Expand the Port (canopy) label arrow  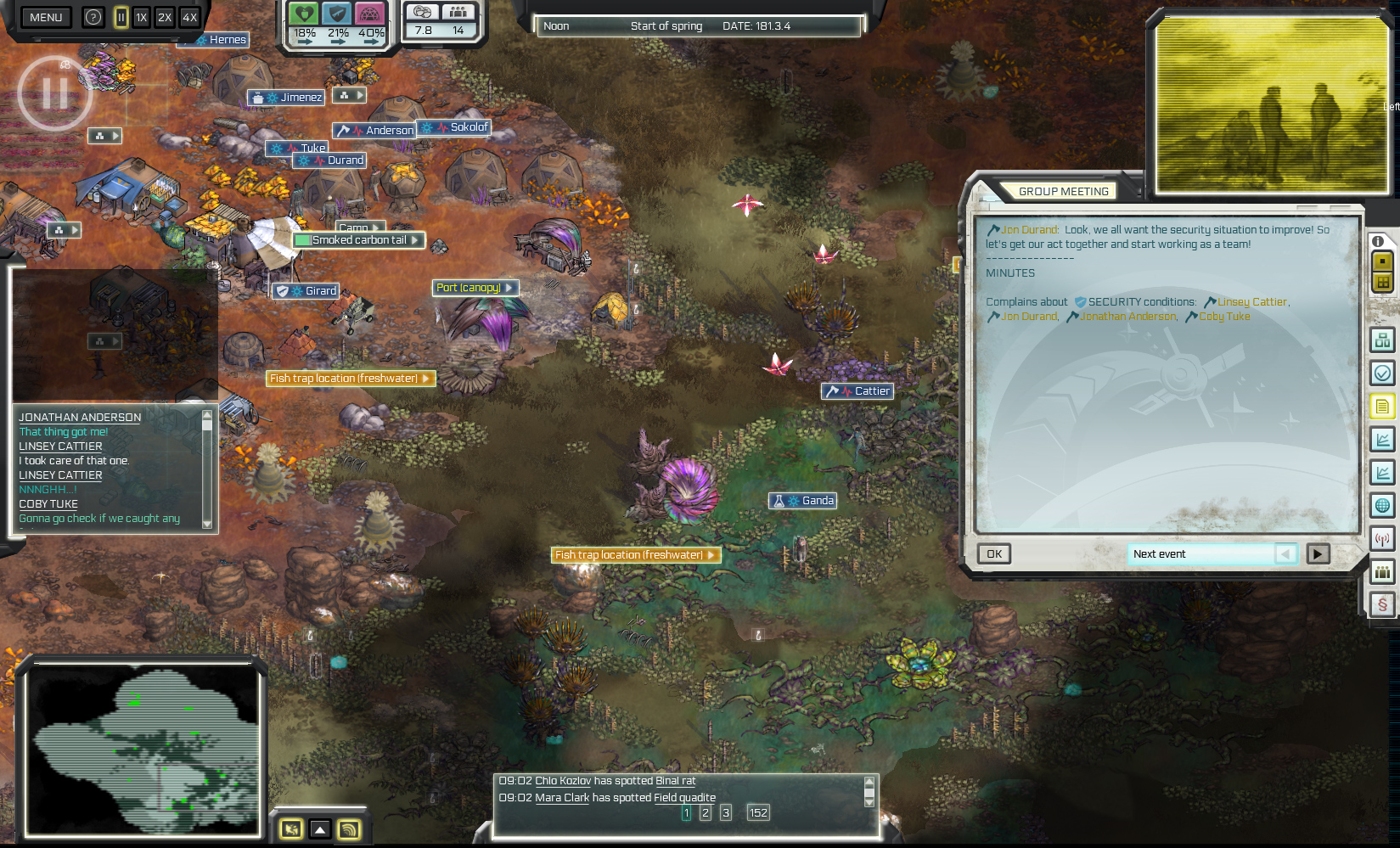coord(508,288)
